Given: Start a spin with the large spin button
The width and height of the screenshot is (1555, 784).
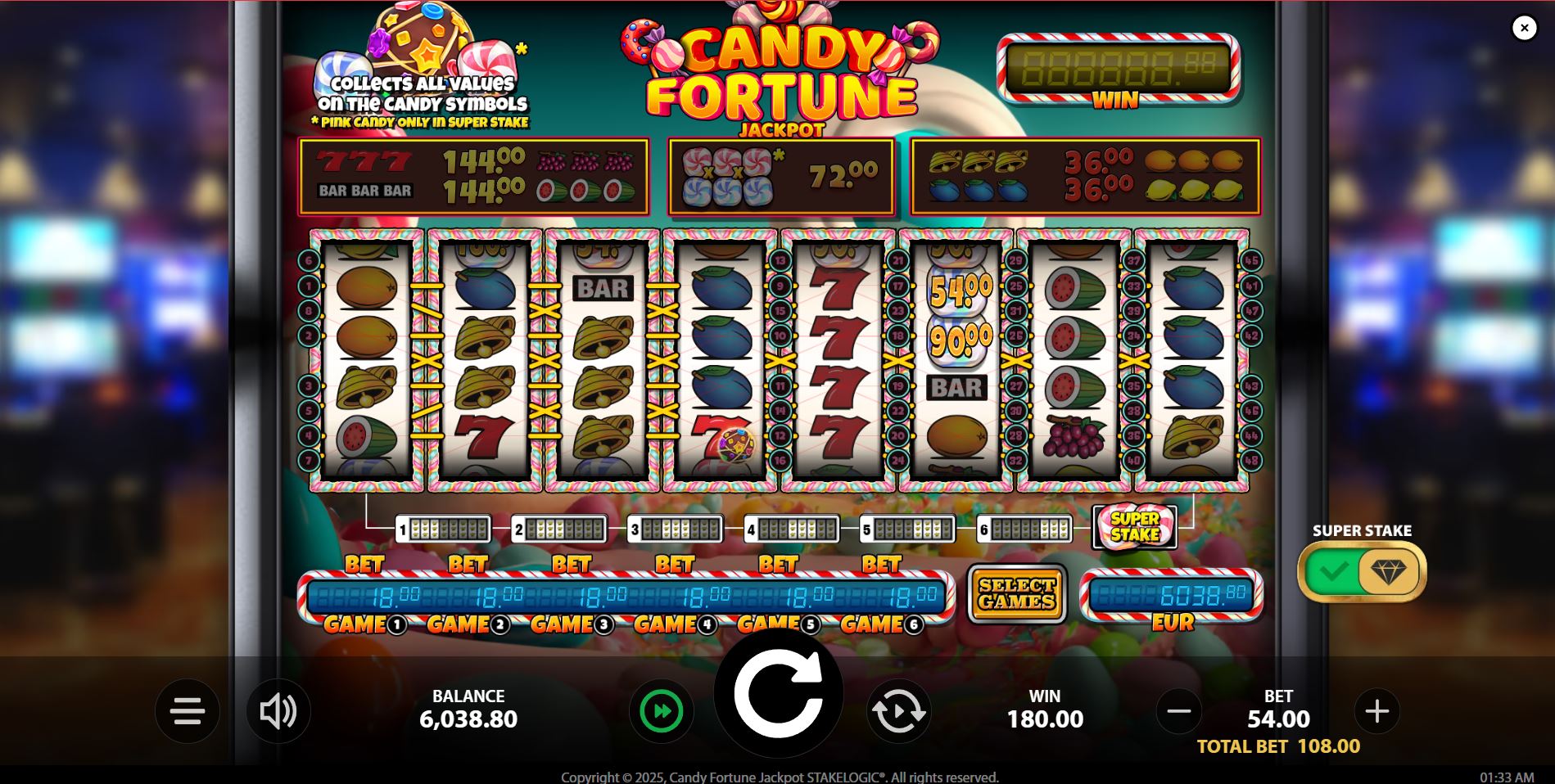Looking at the screenshot, I should 780,692.
